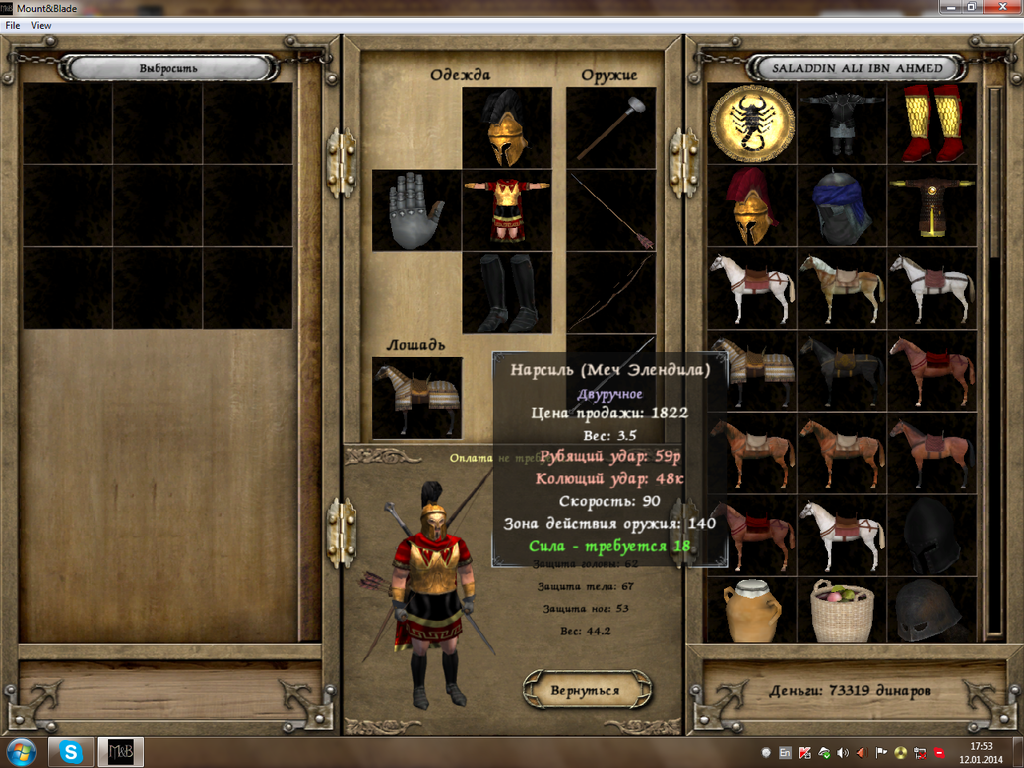Viewport: 1024px width, 768px height.
Task: Select the equipped steel gauntlet slot
Action: click(416, 210)
